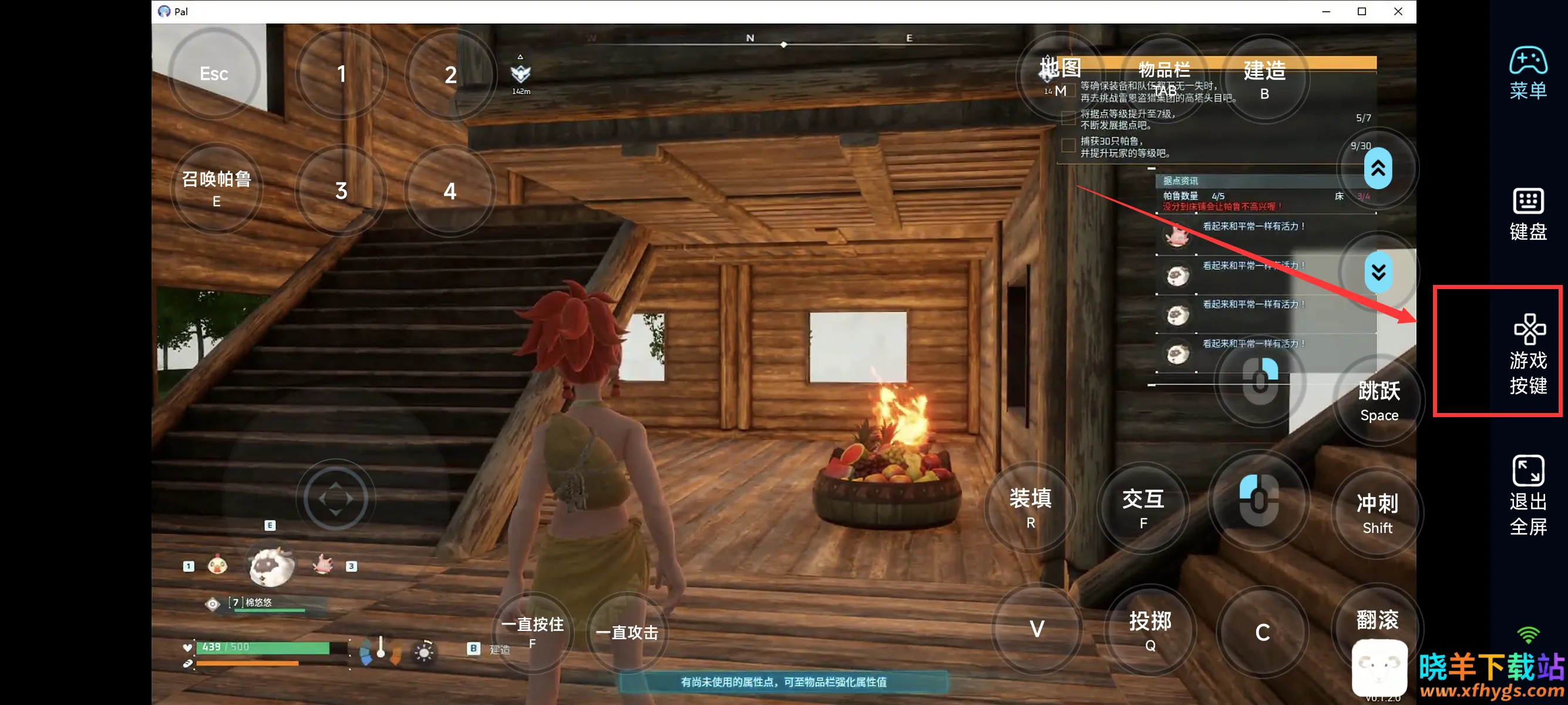The width and height of the screenshot is (1568, 705).
Task: Select the 建造 build button
Action: click(1264, 79)
